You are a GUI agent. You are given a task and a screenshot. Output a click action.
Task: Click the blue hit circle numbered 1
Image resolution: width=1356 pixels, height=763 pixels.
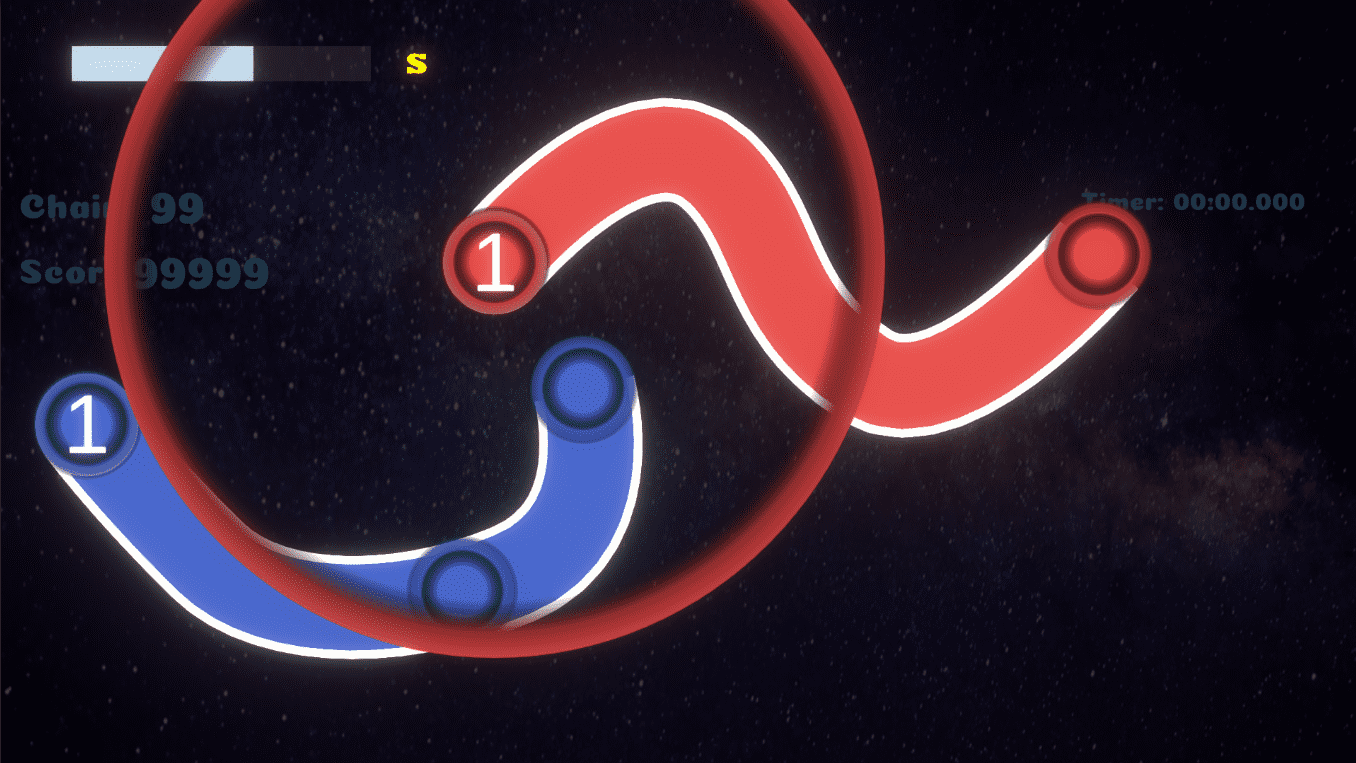pyautogui.click(x=85, y=424)
